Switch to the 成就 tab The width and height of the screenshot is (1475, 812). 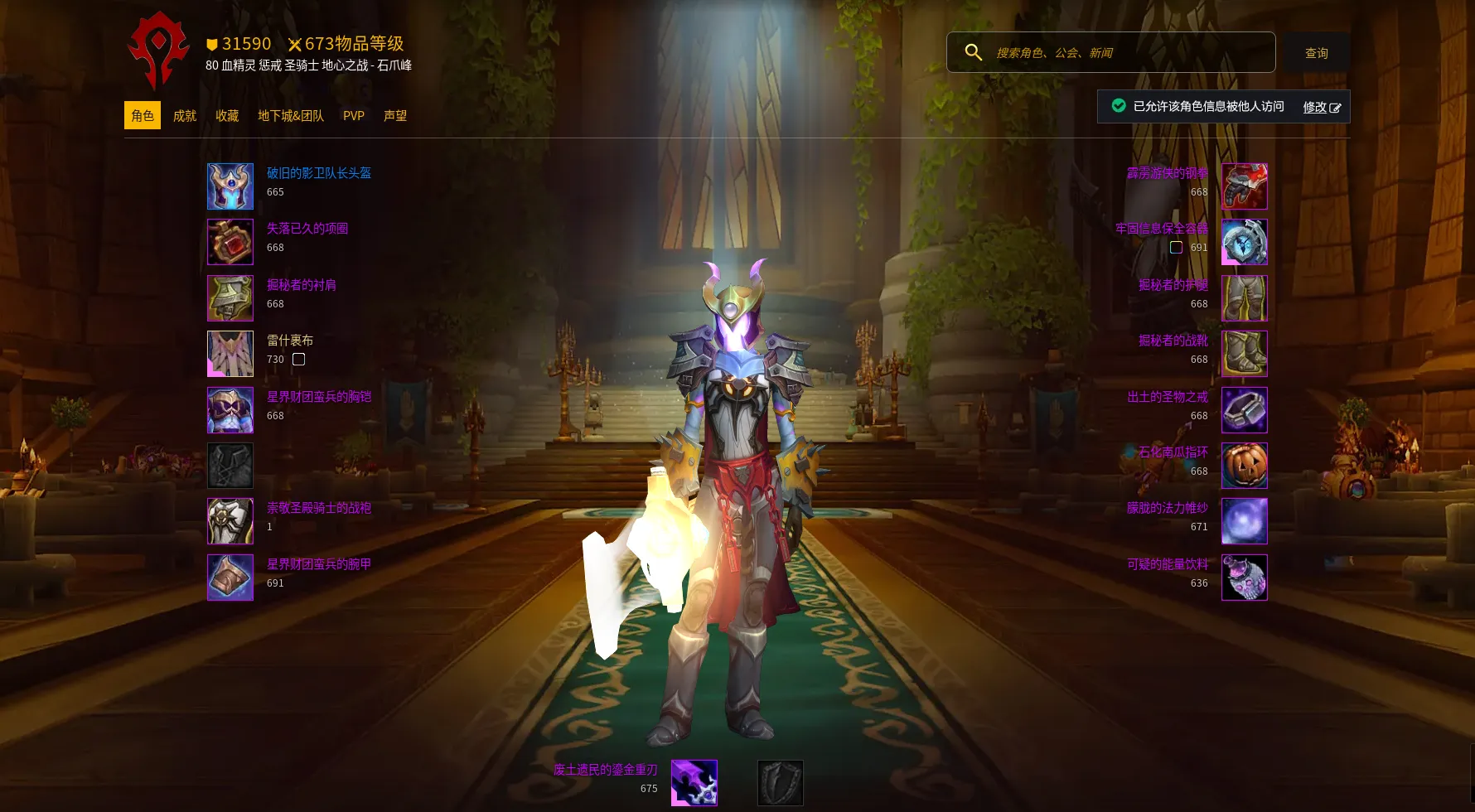point(184,116)
